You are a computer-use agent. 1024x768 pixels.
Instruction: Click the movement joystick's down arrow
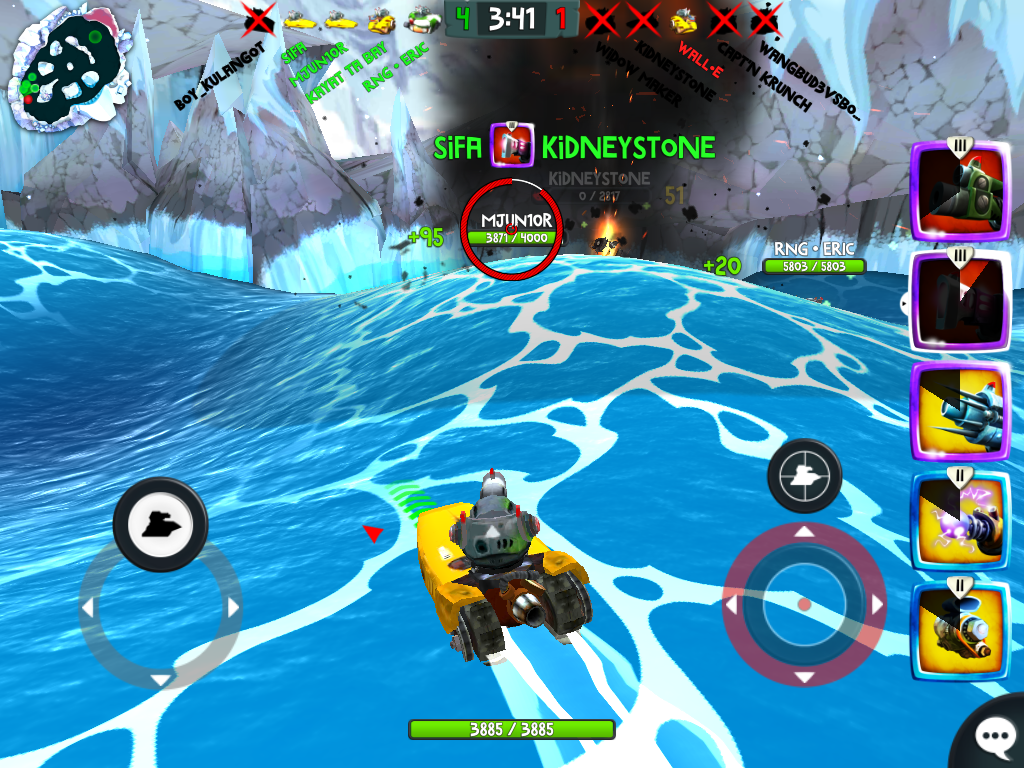pos(160,679)
